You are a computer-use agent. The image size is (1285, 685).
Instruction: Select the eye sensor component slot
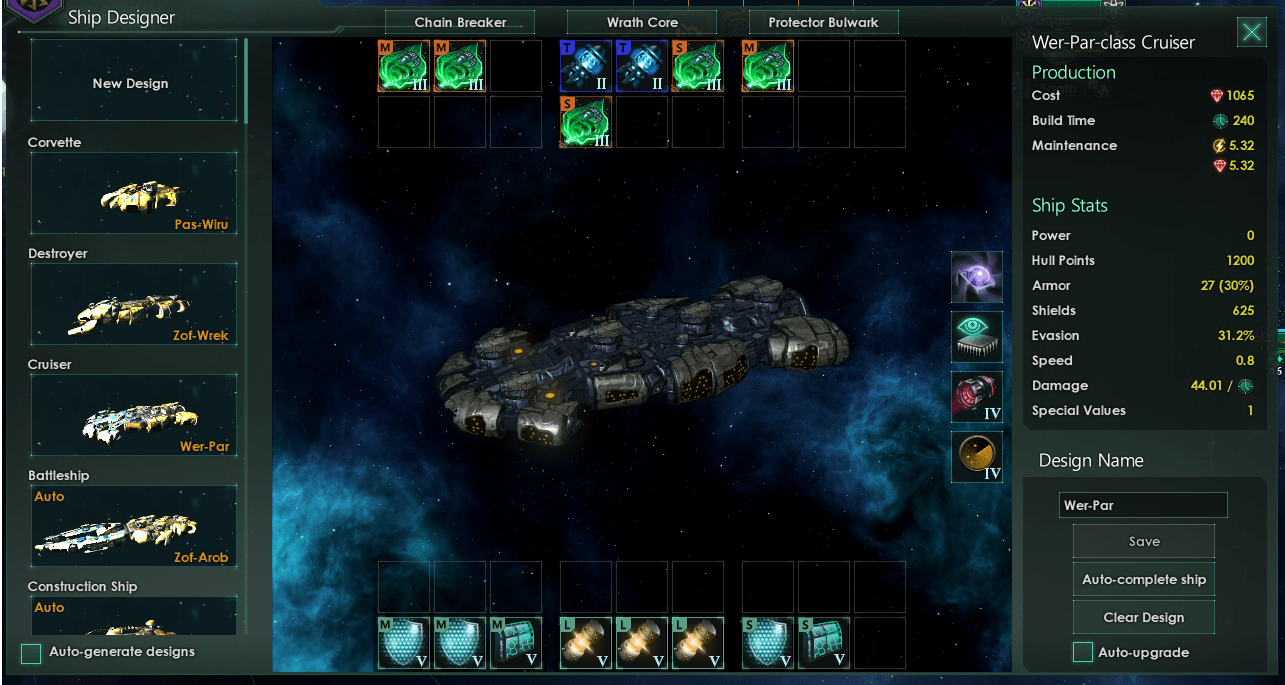pos(976,337)
